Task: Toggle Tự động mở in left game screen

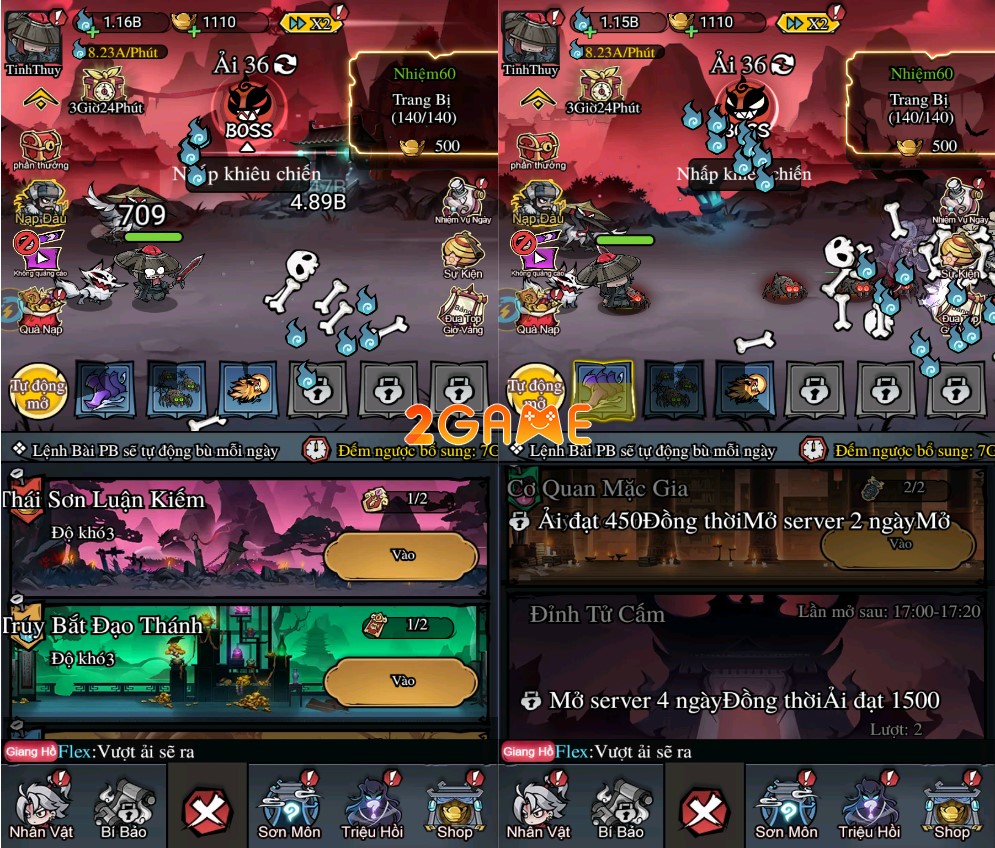Action: 38,390
